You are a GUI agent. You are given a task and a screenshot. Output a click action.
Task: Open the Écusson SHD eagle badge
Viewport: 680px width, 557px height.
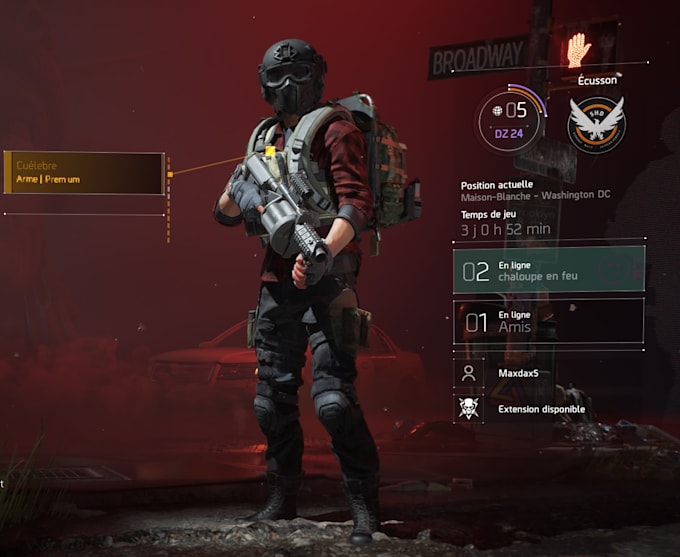(x=596, y=124)
